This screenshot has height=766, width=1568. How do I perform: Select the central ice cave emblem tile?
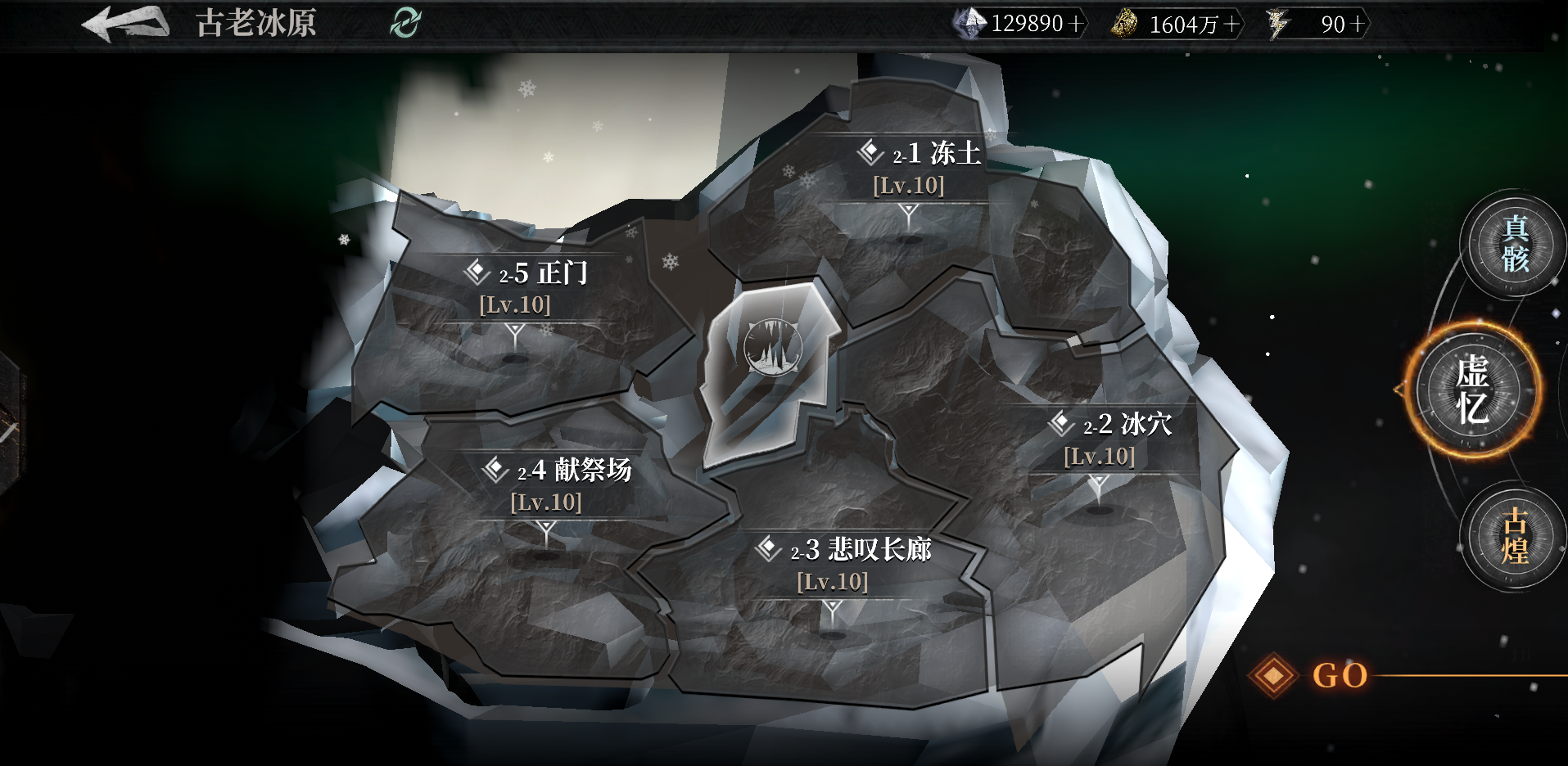(x=770, y=360)
